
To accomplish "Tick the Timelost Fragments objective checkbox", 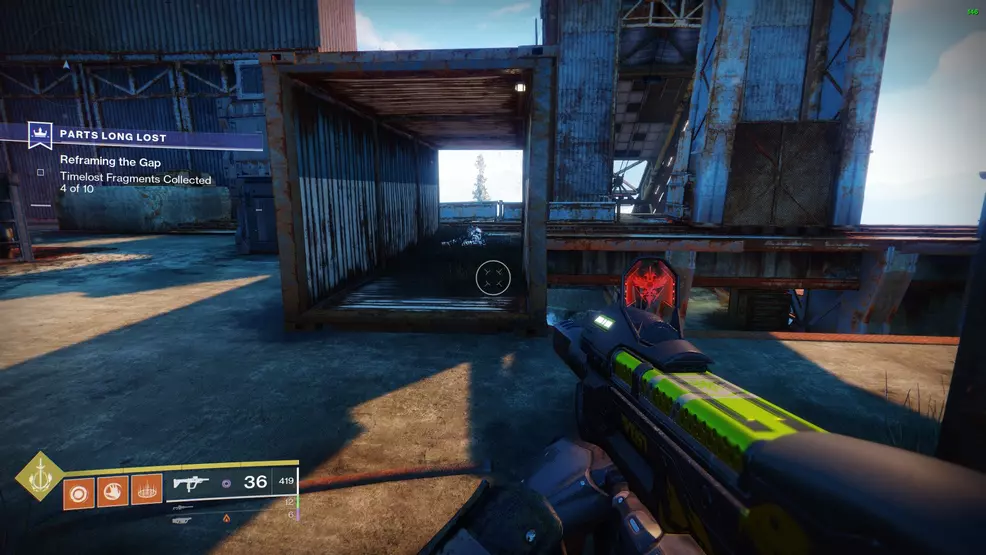I will (x=41, y=172).
